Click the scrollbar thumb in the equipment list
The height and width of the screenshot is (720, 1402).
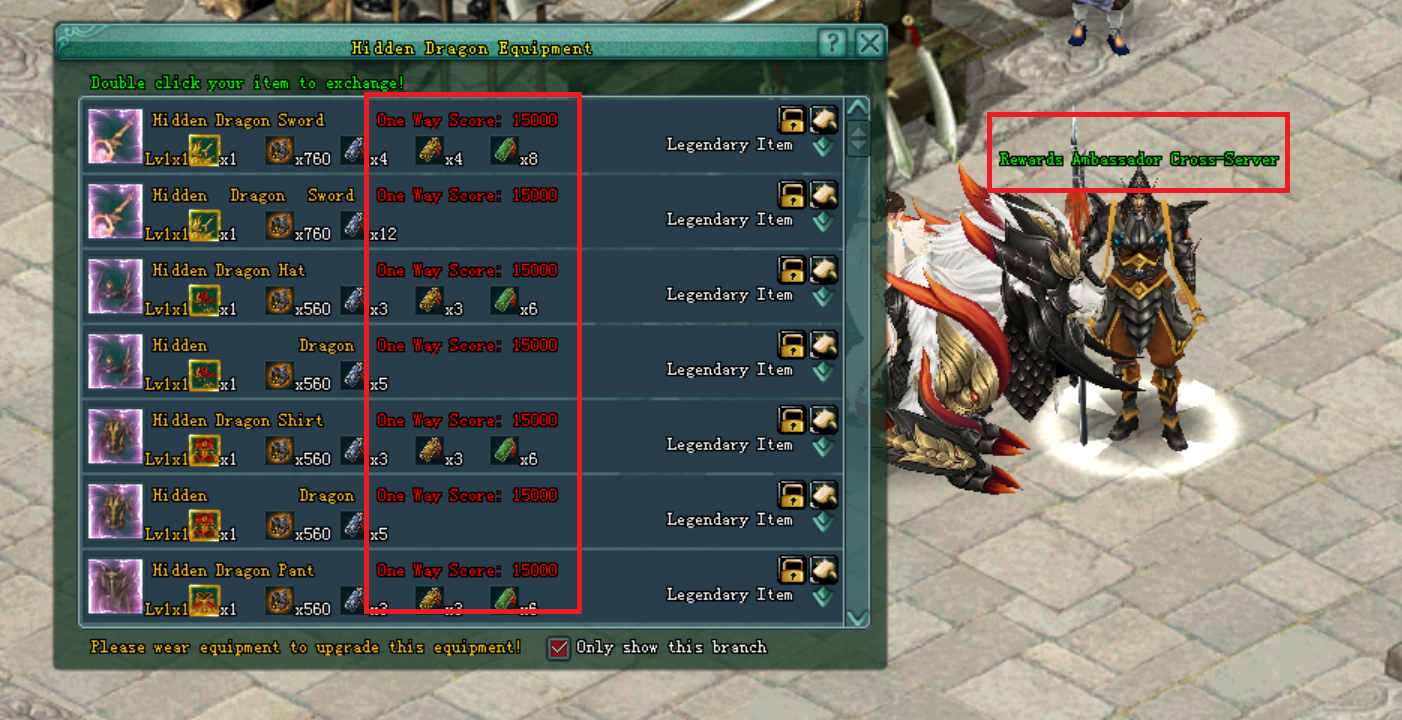pos(857,139)
